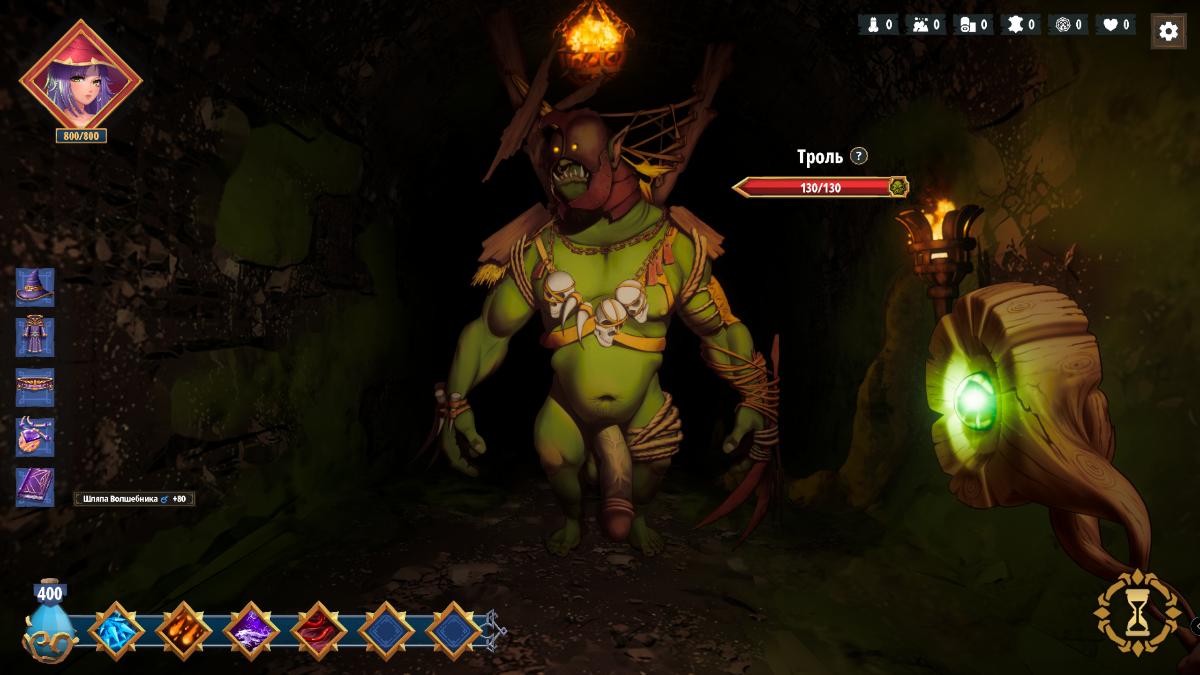
Task: Show troll info via question mark
Action: point(859,156)
